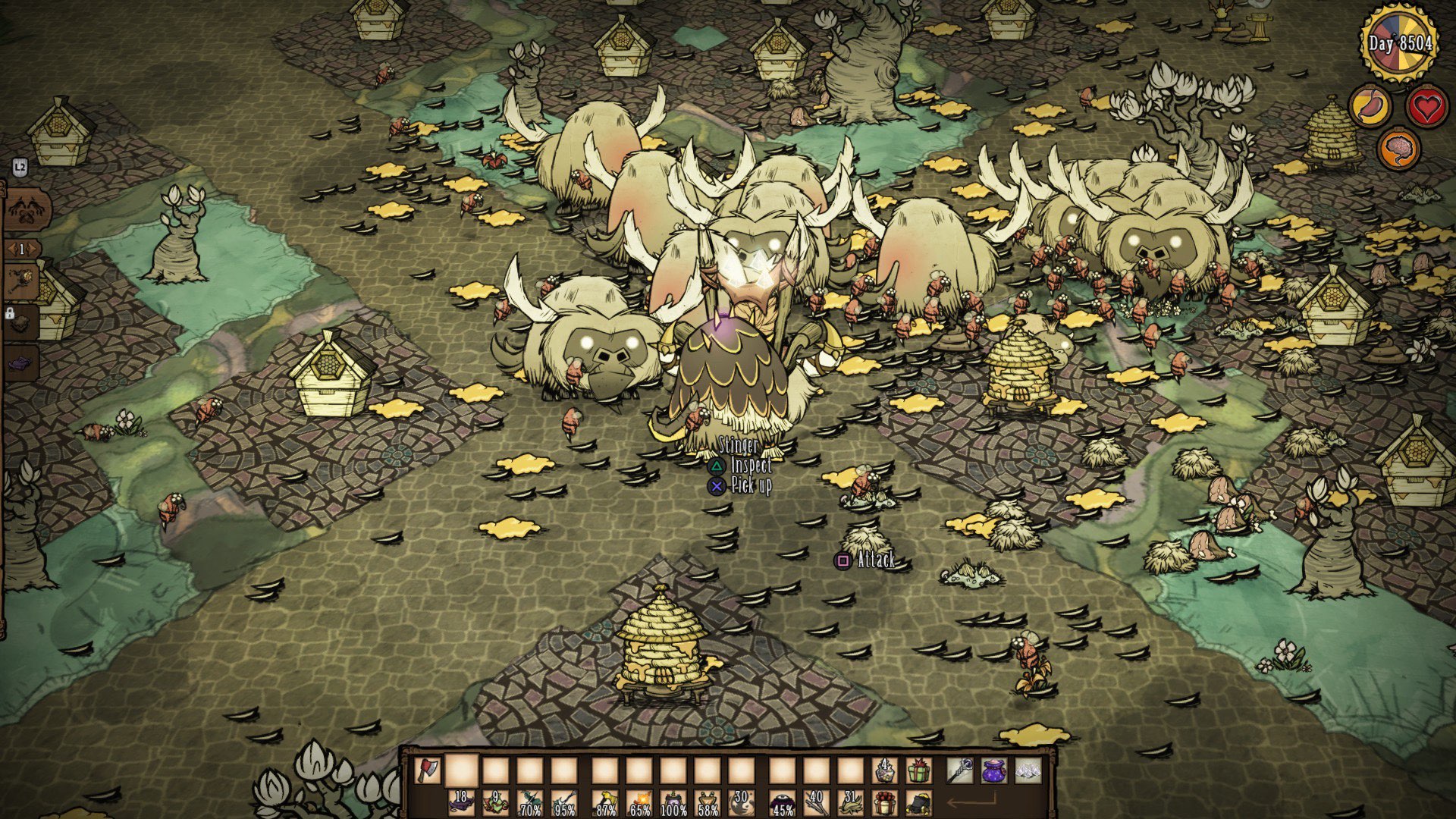1456x819 pixels.
Task: Select the white crystal cluster slot
Action: (1029, 772)
